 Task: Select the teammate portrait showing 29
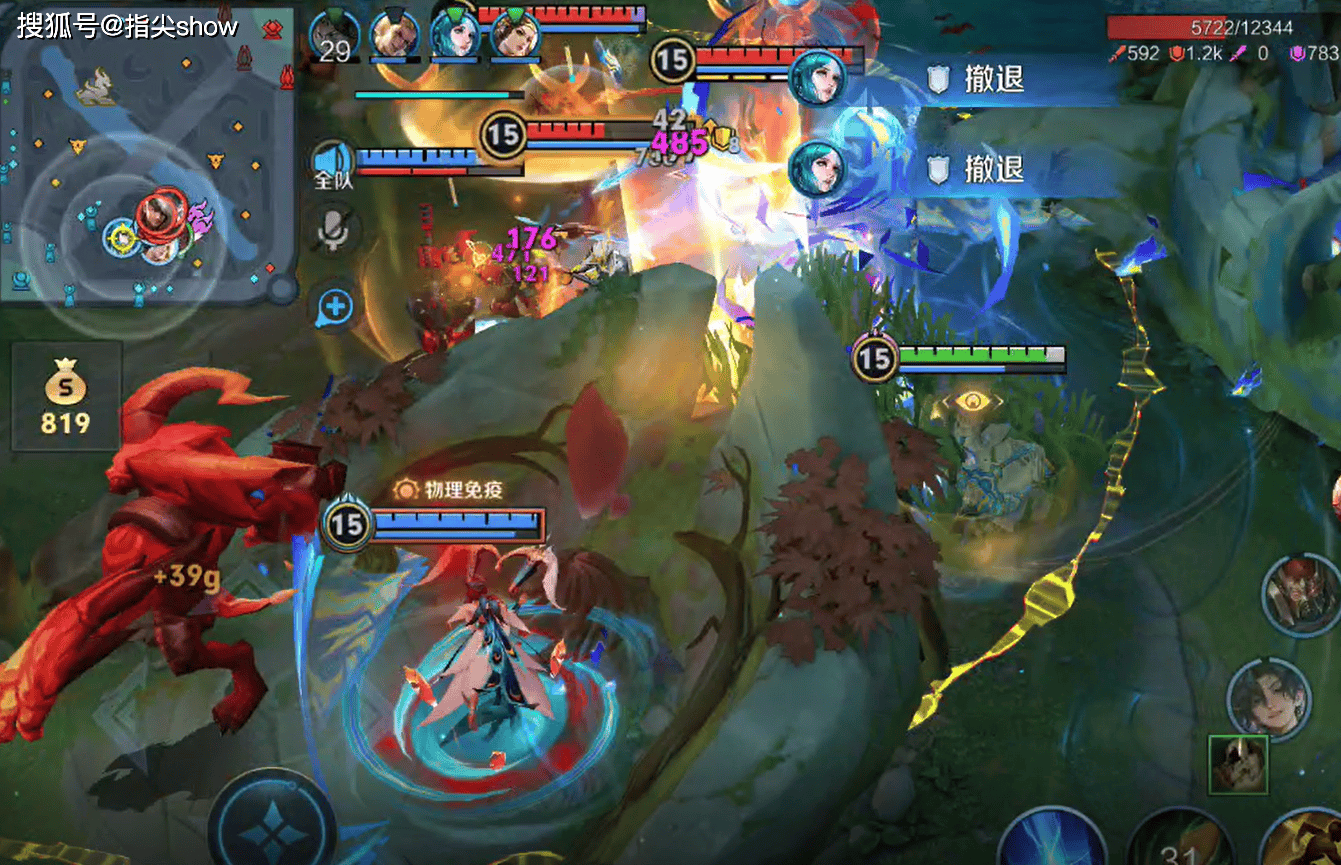[x=332, y=36]
